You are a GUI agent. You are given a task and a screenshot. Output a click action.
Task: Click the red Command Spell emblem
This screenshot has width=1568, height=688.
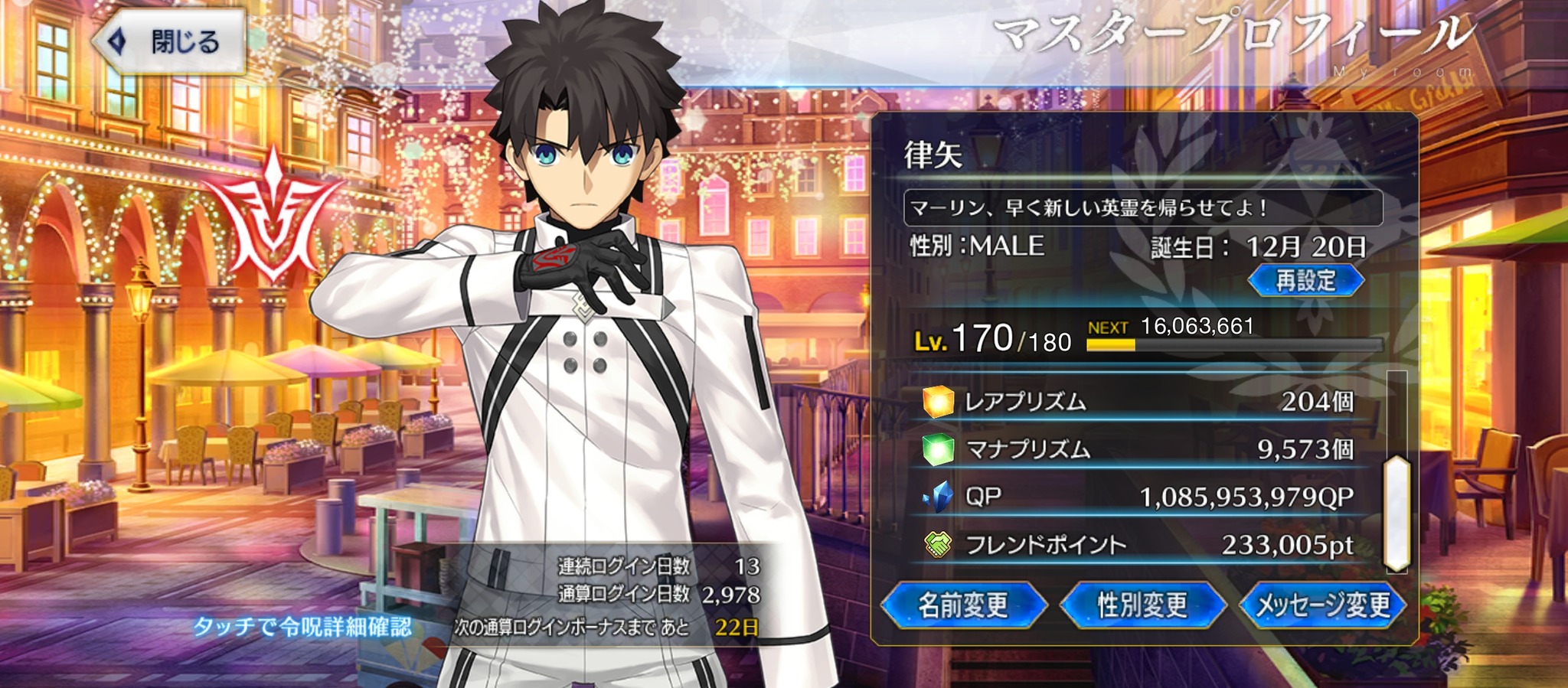[272, 217]
